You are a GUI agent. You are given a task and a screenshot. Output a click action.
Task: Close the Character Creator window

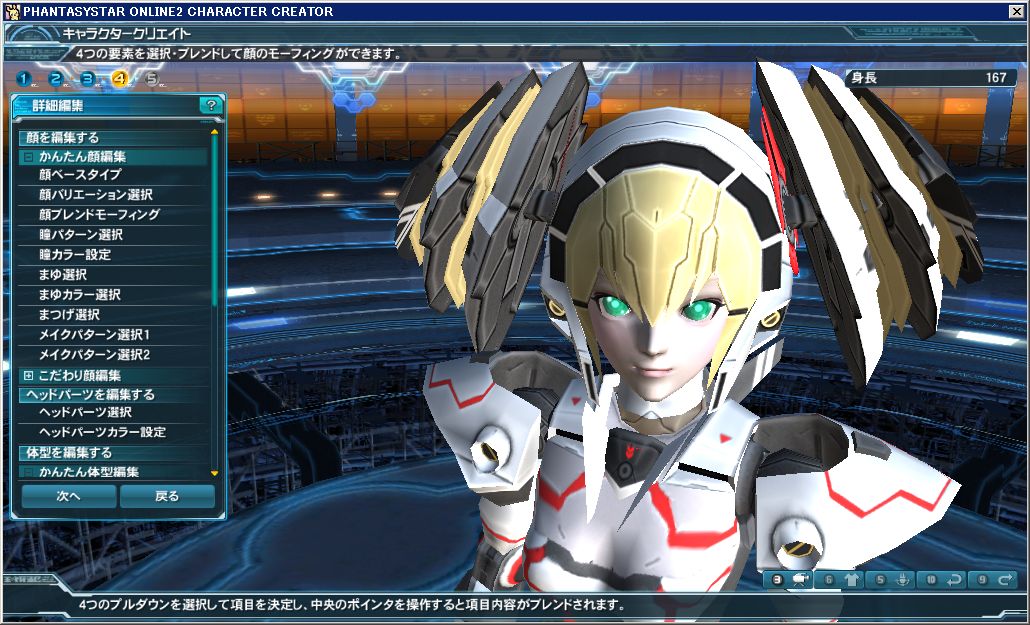[1016, 11]
